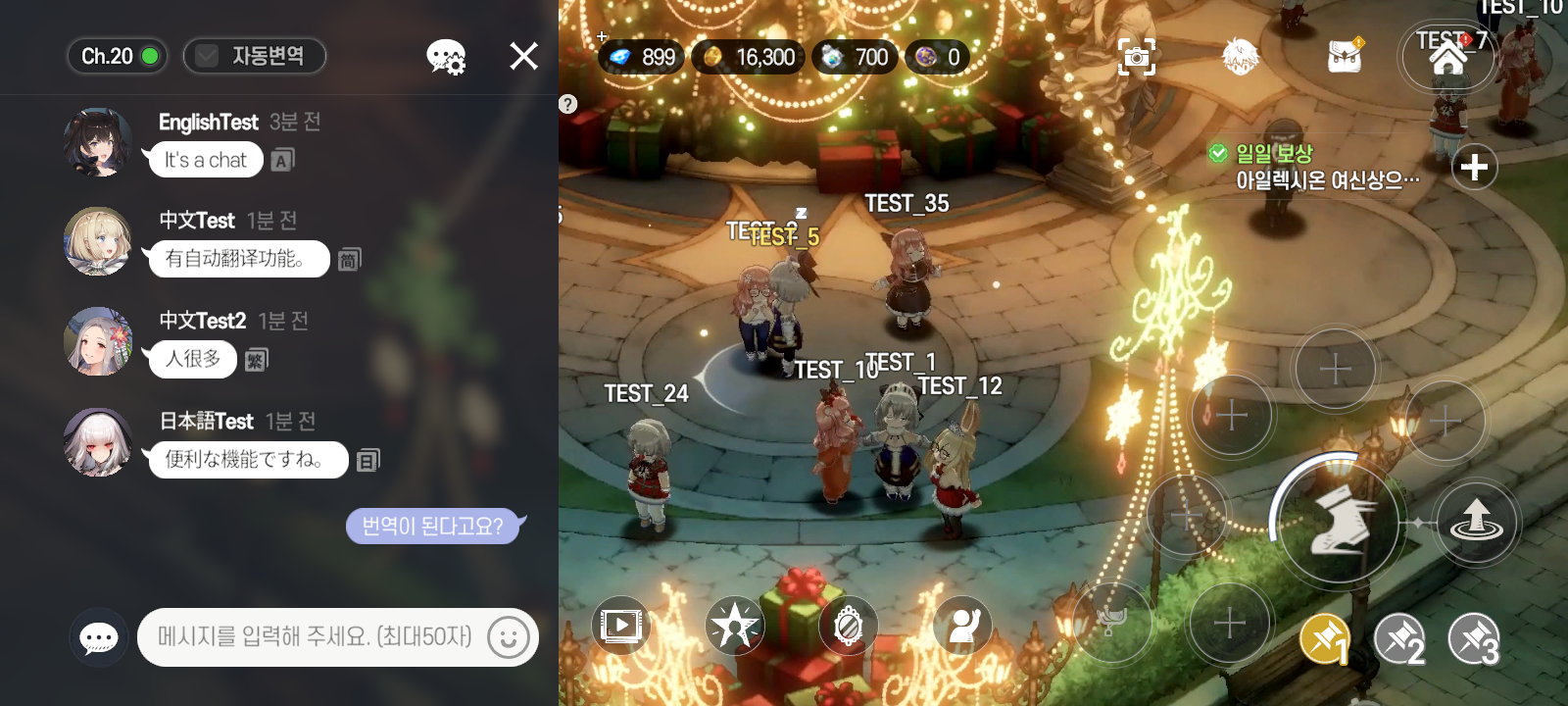Open the smiley emoticon picker in chat

pos(508,637)
